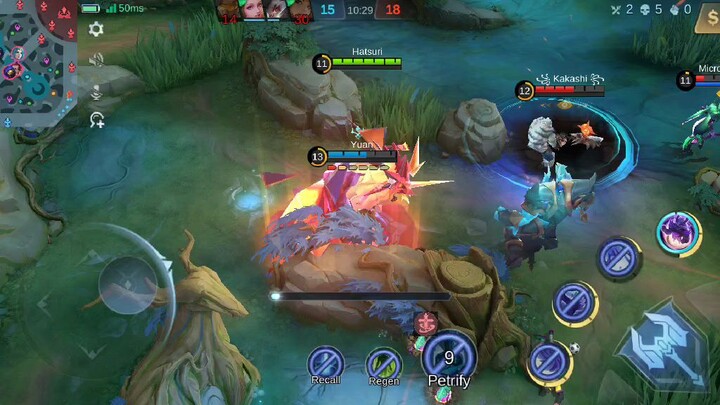Tap the small anchor item icon above Petrify
The image size is (720, 405).
(x=426, y=322)
